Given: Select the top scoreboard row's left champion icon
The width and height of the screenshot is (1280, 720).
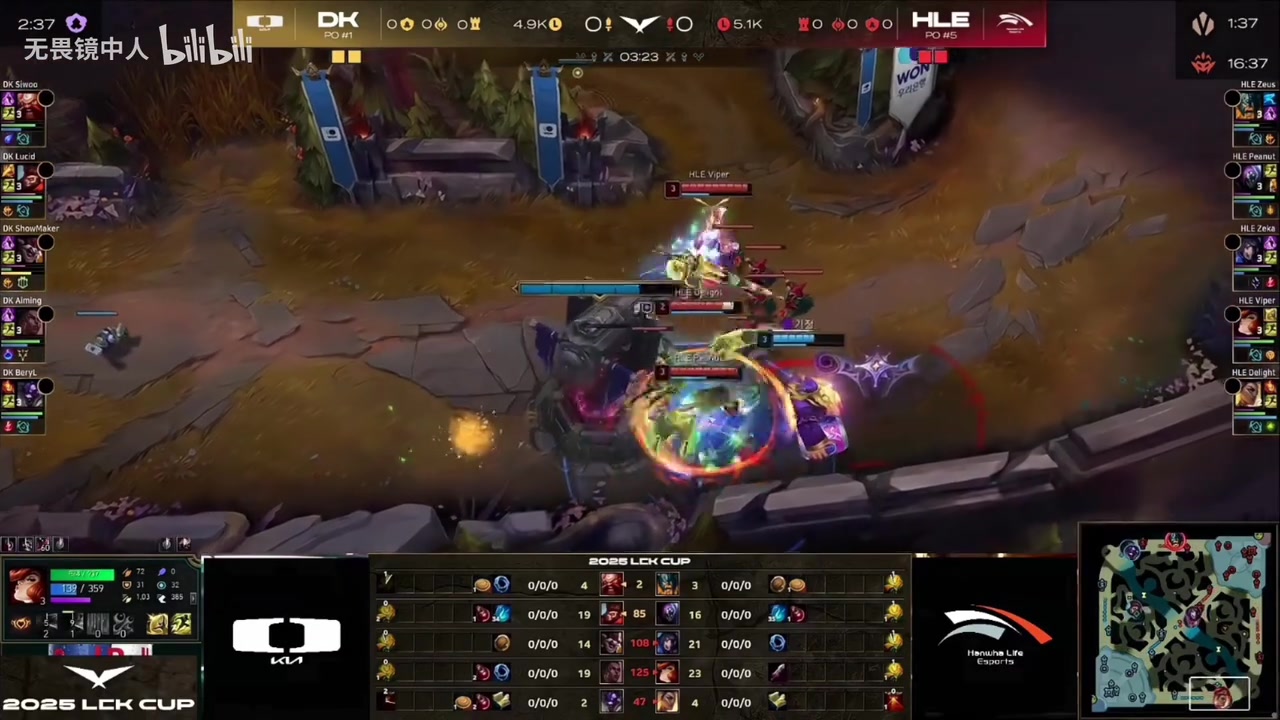Looking at the screenshot, I should pos(611,584).
